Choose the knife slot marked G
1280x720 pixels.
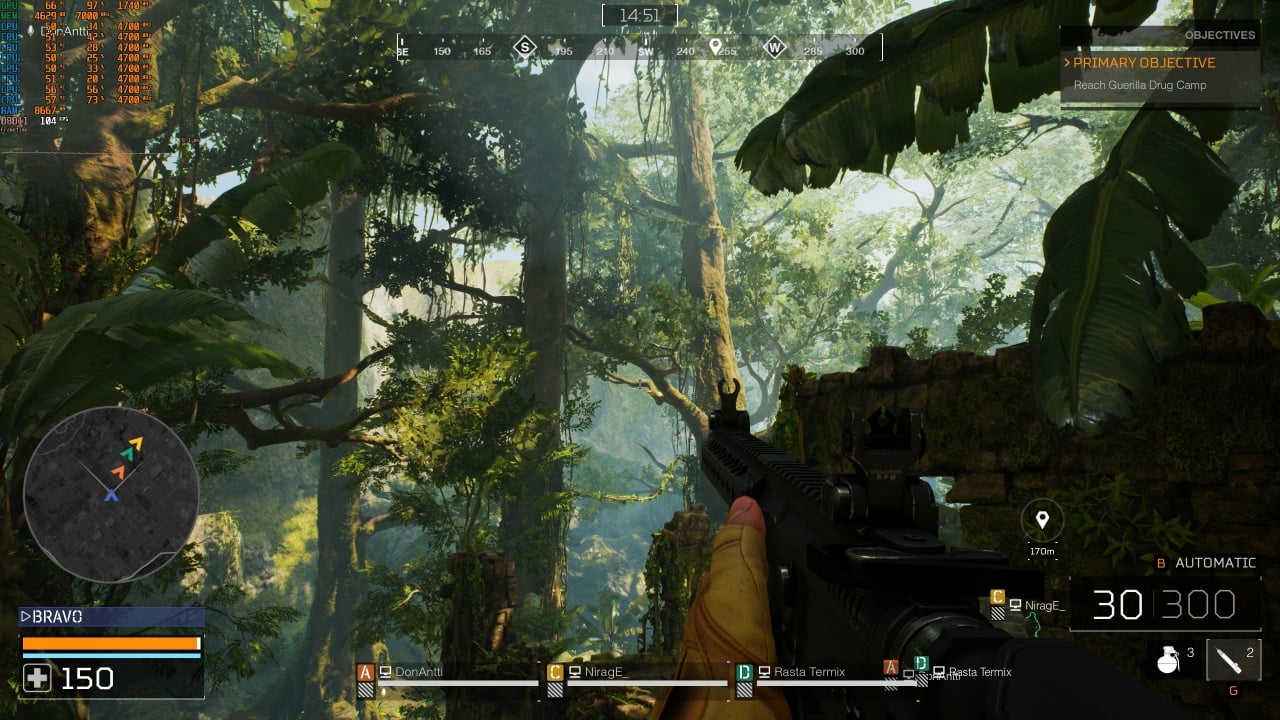pyautogui.click(x=1232, y=660)
